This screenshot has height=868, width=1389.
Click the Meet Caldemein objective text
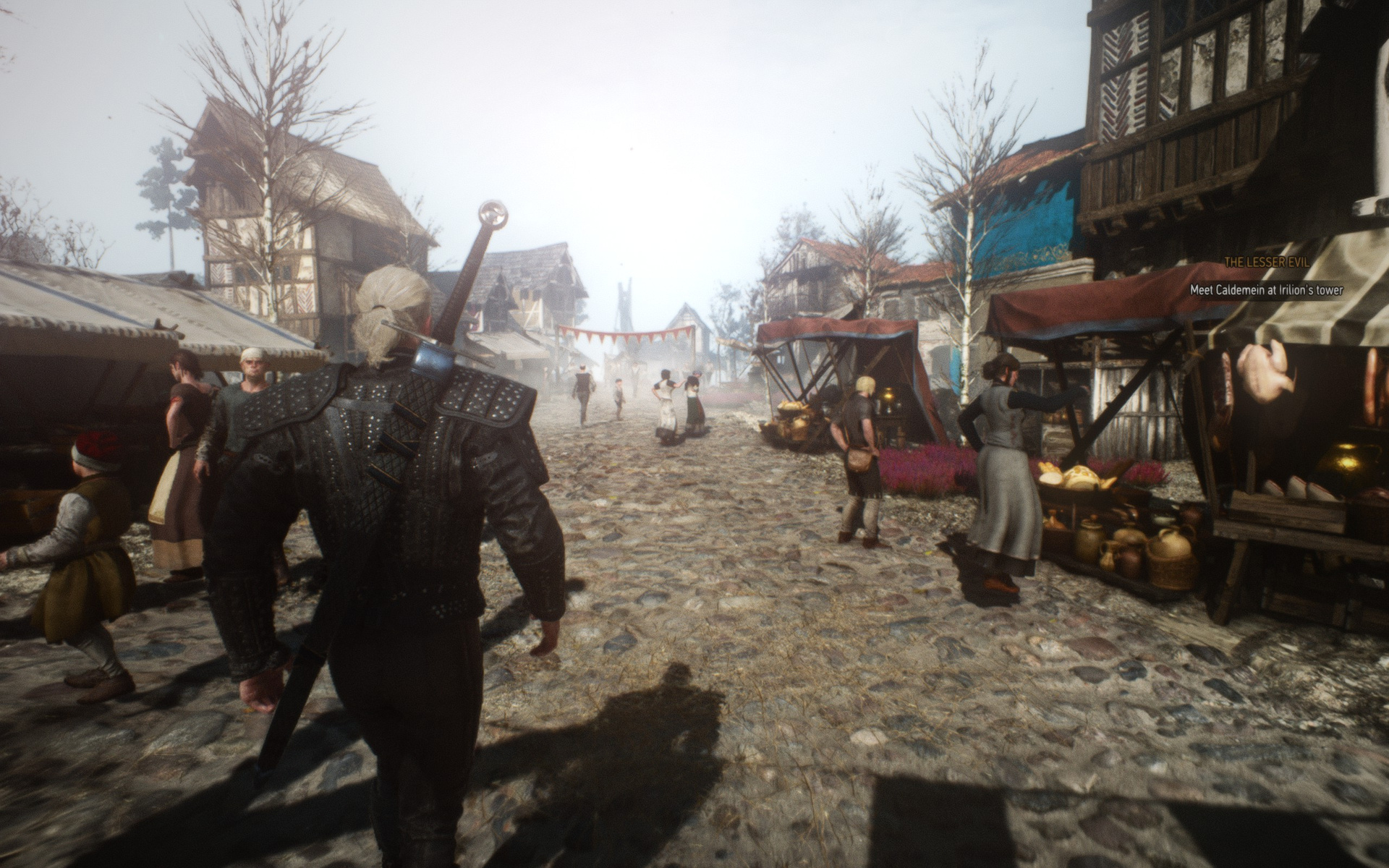[1266, 290]
